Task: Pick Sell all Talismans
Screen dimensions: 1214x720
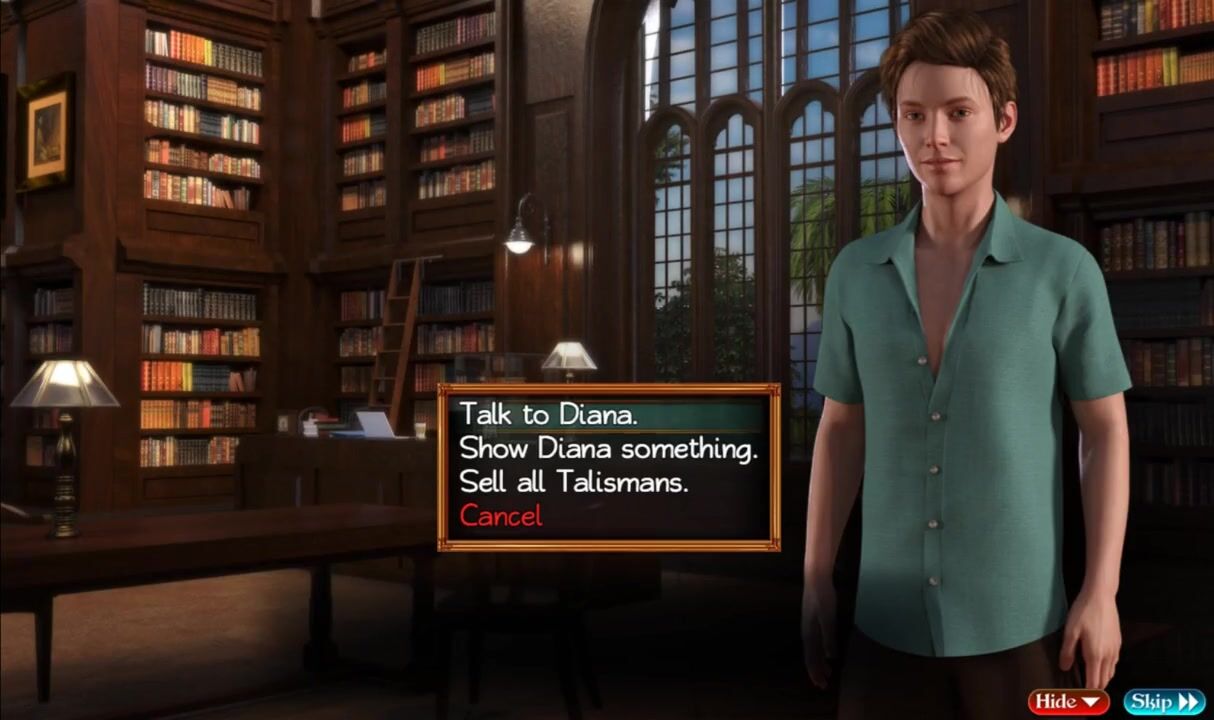Action: [x=574, y=482]
